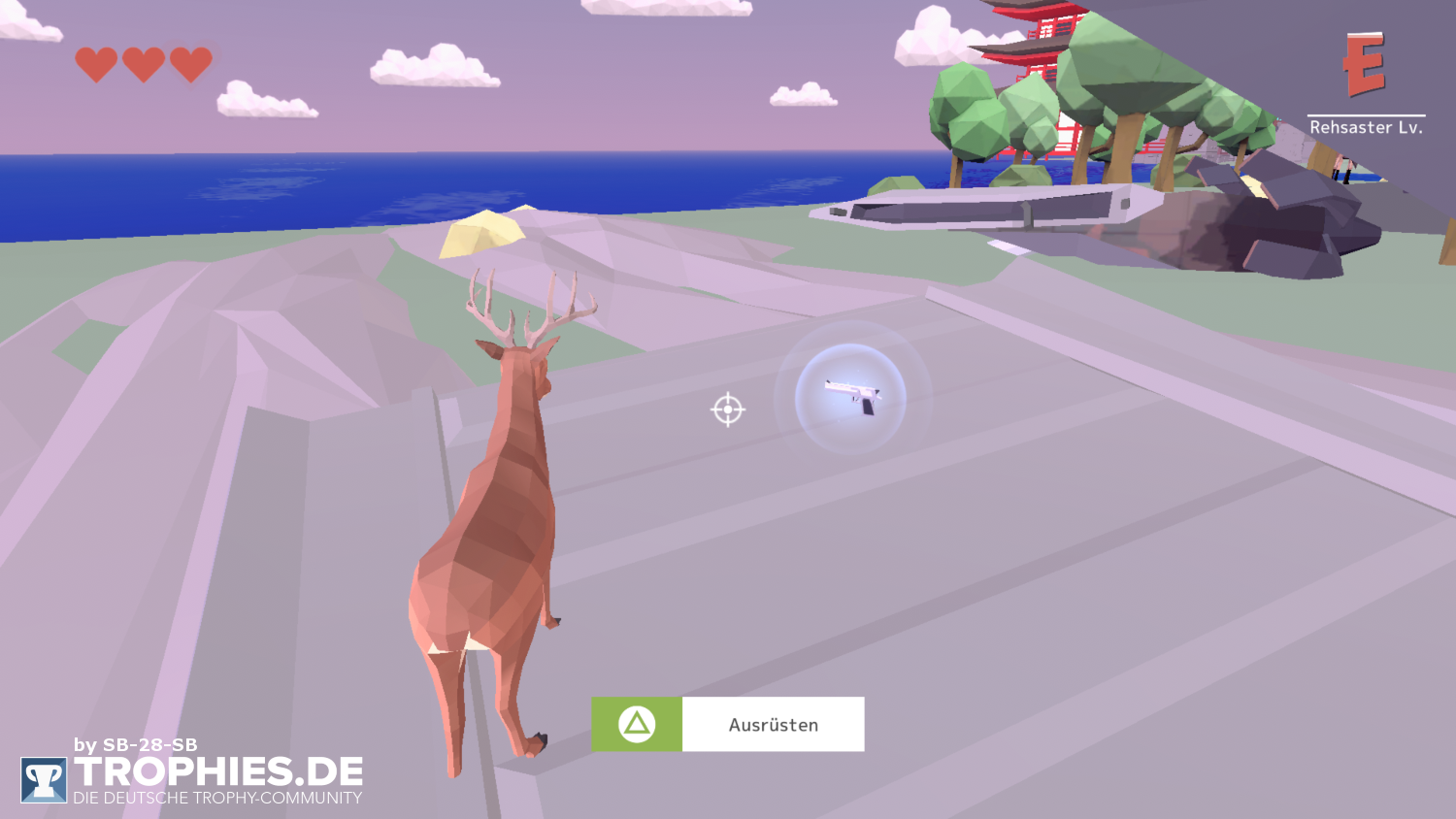Click the first heart in the health bar
Image resolution: width=1456 pixels, height=819 pixels.
tap(96, 64)
